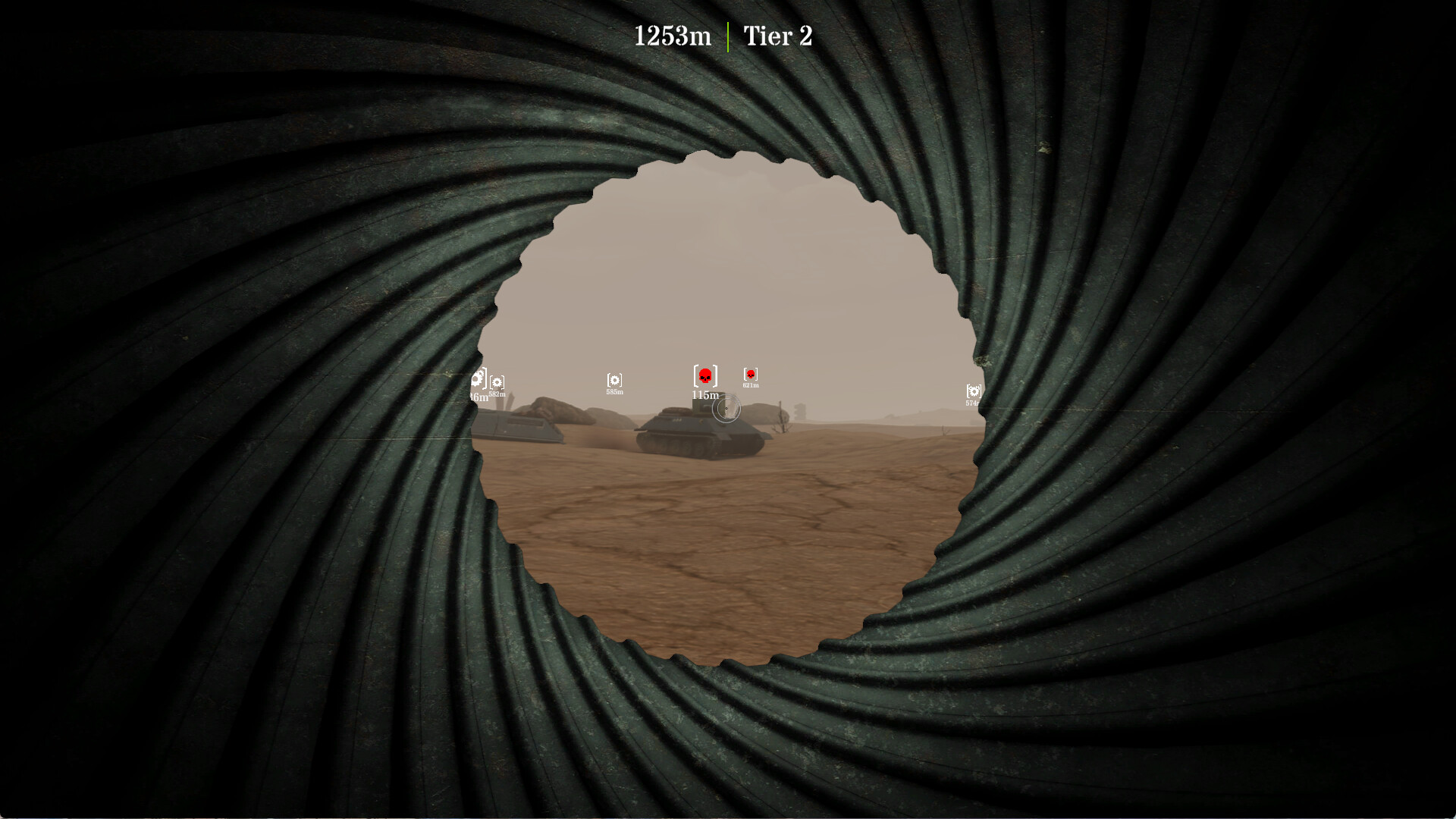Select the gear marker labeled 585m
Screen dimensions: 1456x819
tap(616, 378)
